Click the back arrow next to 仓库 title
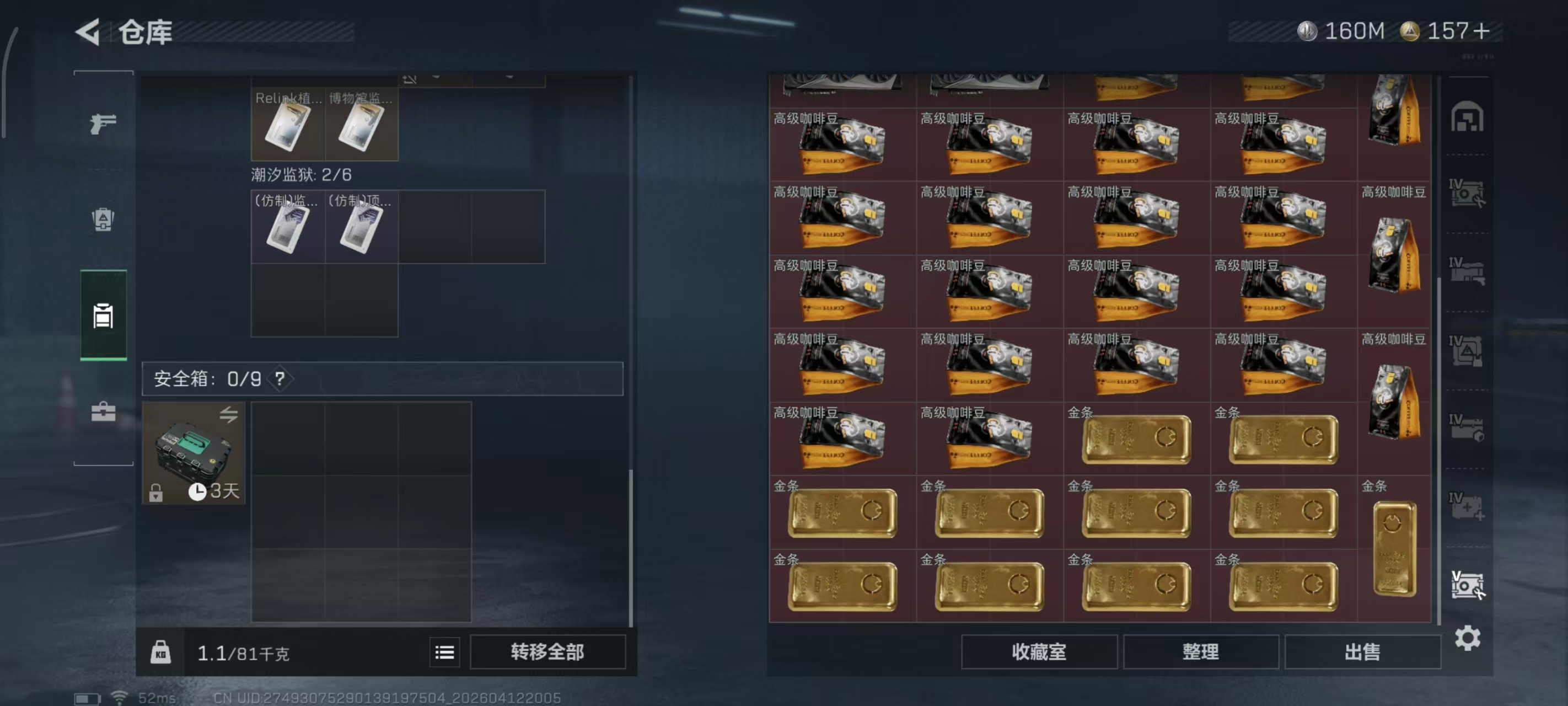This screenshot has width=1568, height=706. [88, 33]
